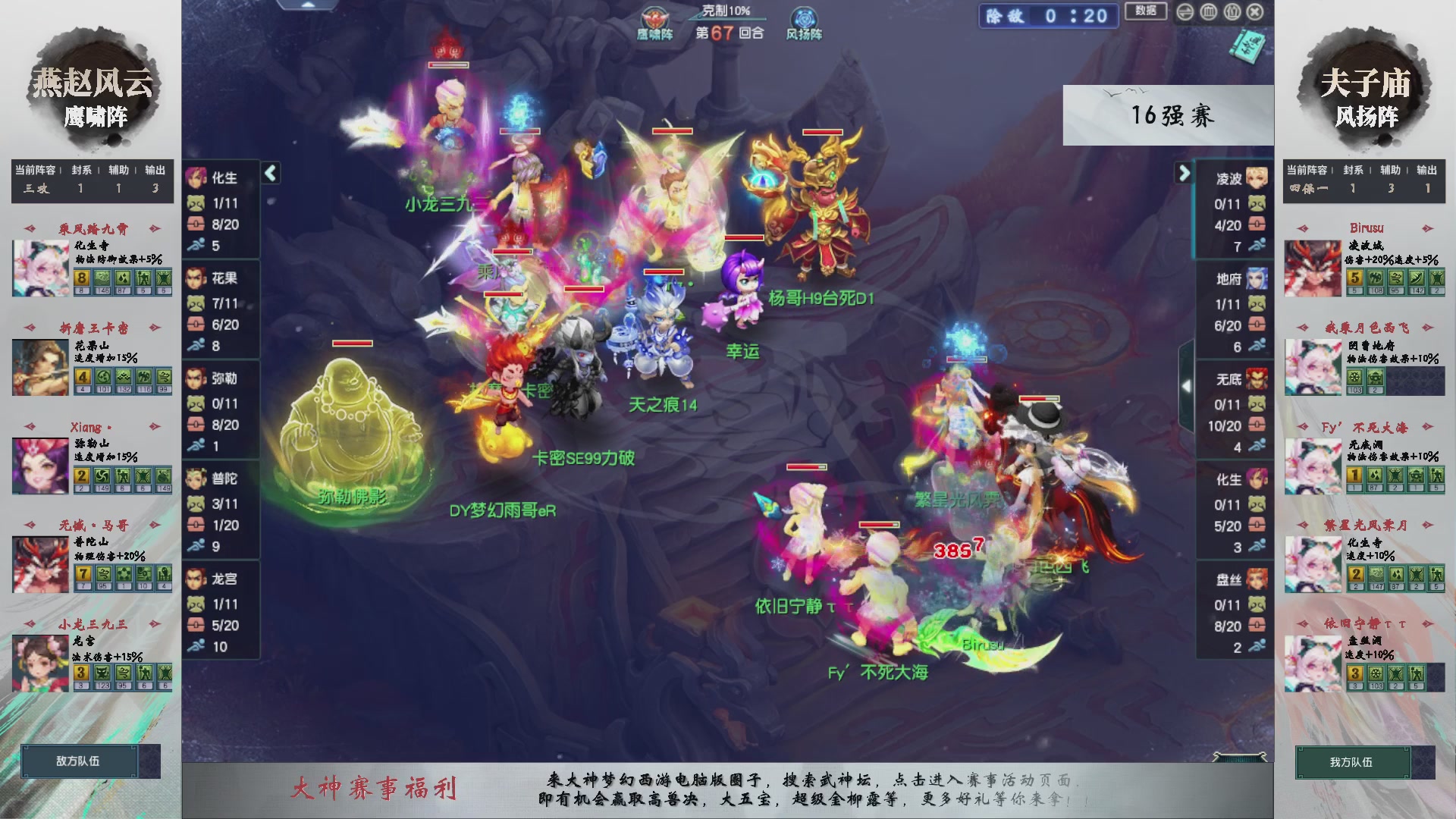
Task: Collapse the right team status panel with its arrow
Action: [1184, 173]
